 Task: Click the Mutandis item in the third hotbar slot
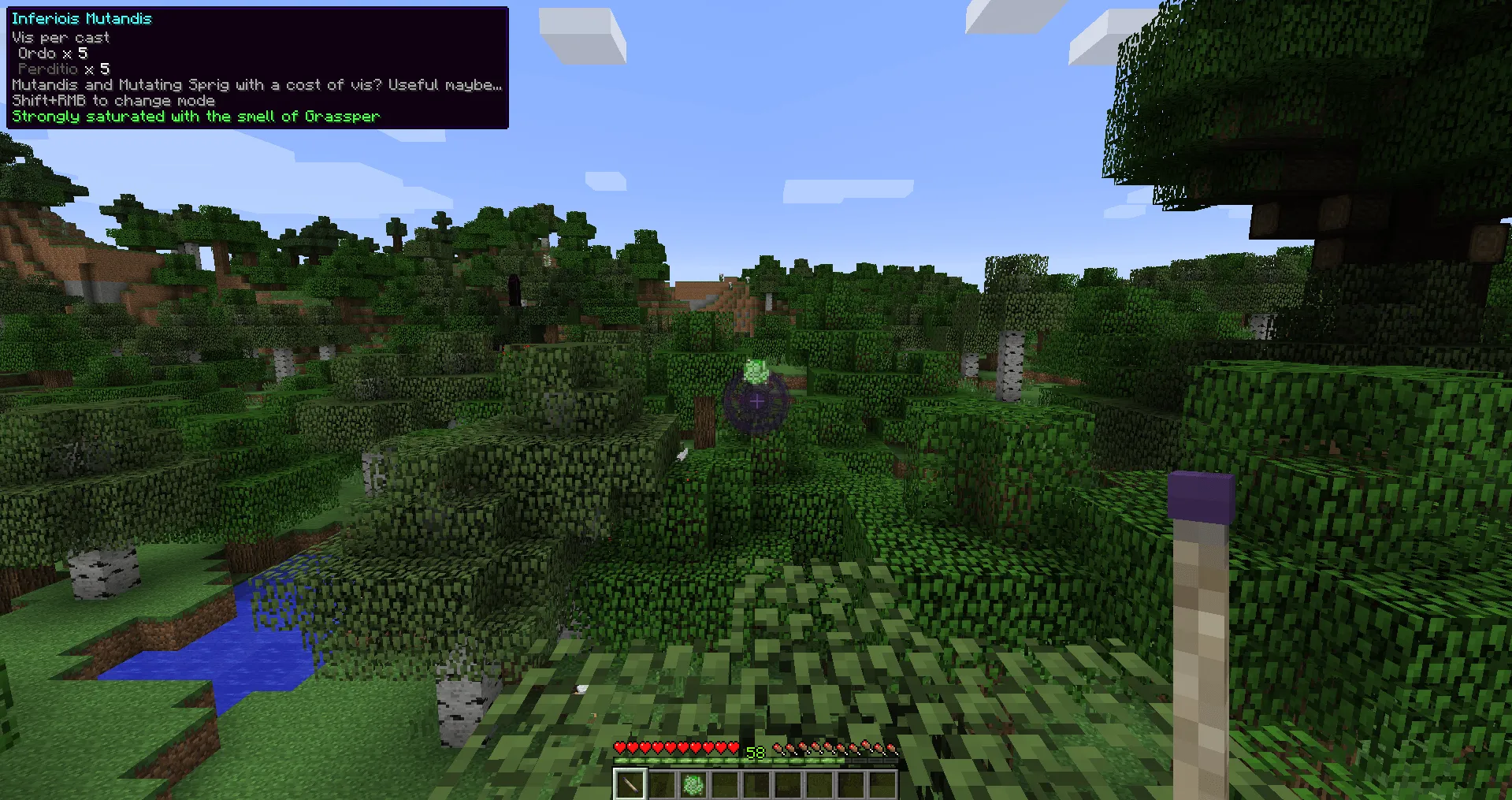coord(693,783)
